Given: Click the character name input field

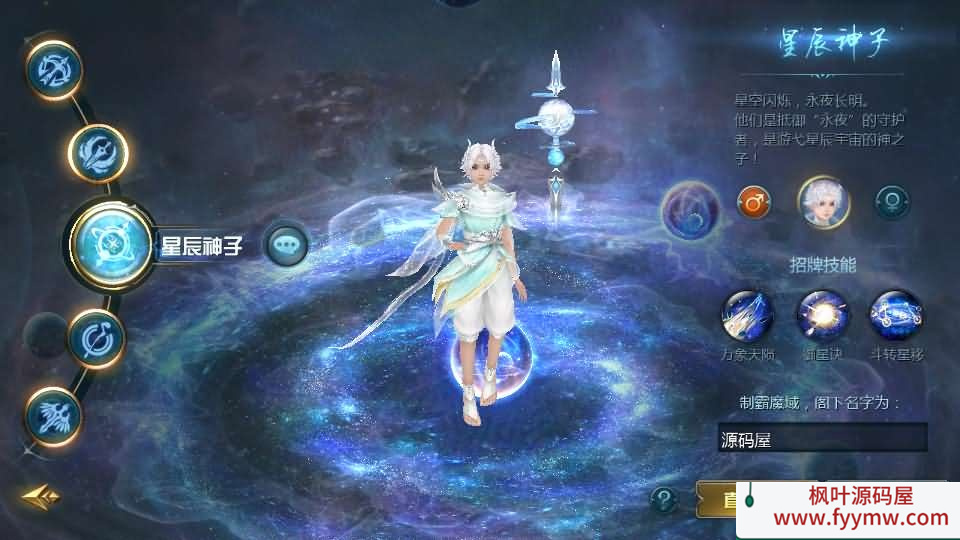Looking at the screenshot, I should point(822,438).
